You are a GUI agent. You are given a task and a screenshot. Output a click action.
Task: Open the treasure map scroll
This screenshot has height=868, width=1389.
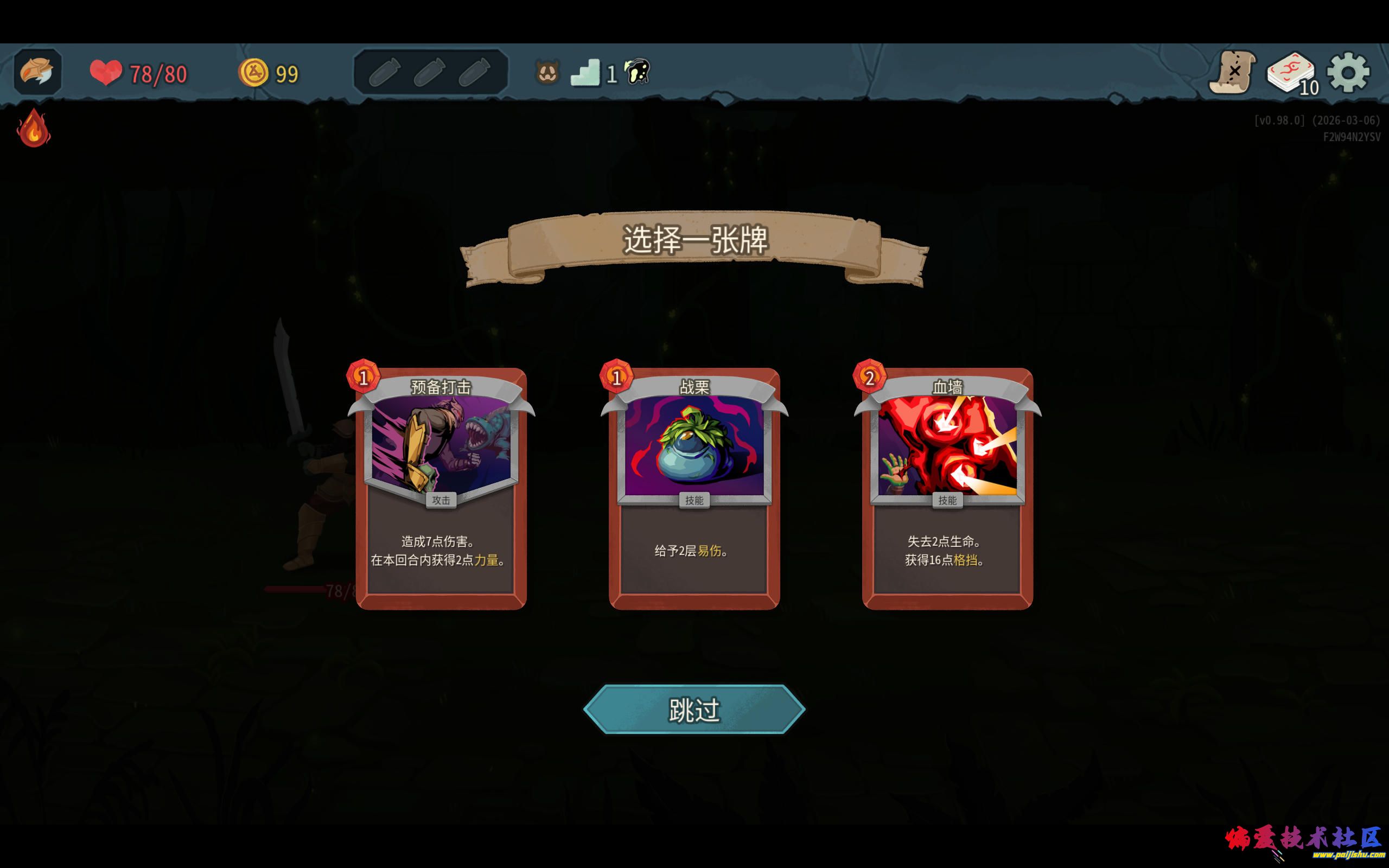coord(1232,73)
